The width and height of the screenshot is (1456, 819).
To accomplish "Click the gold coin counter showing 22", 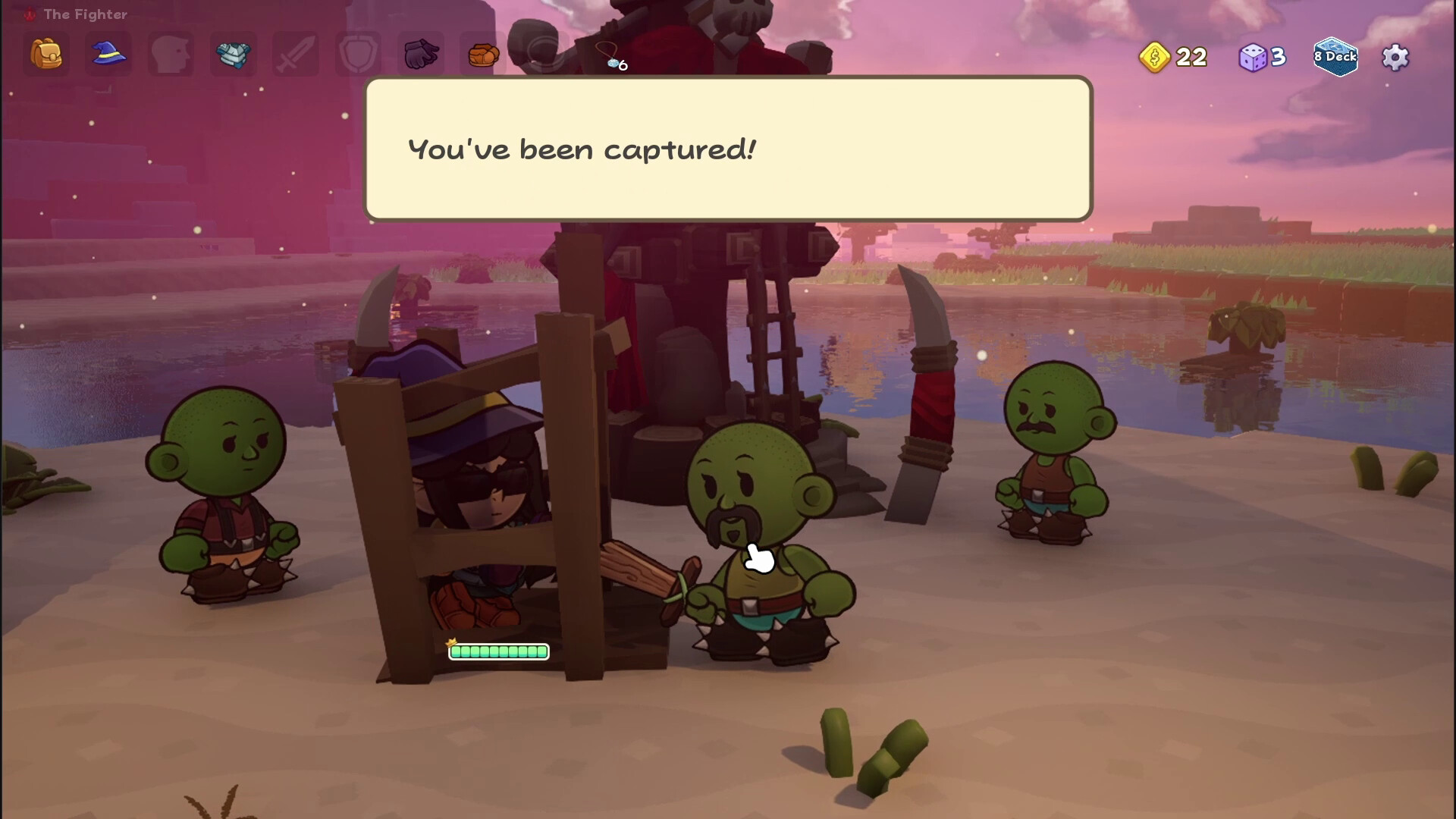I will 1172,57.
